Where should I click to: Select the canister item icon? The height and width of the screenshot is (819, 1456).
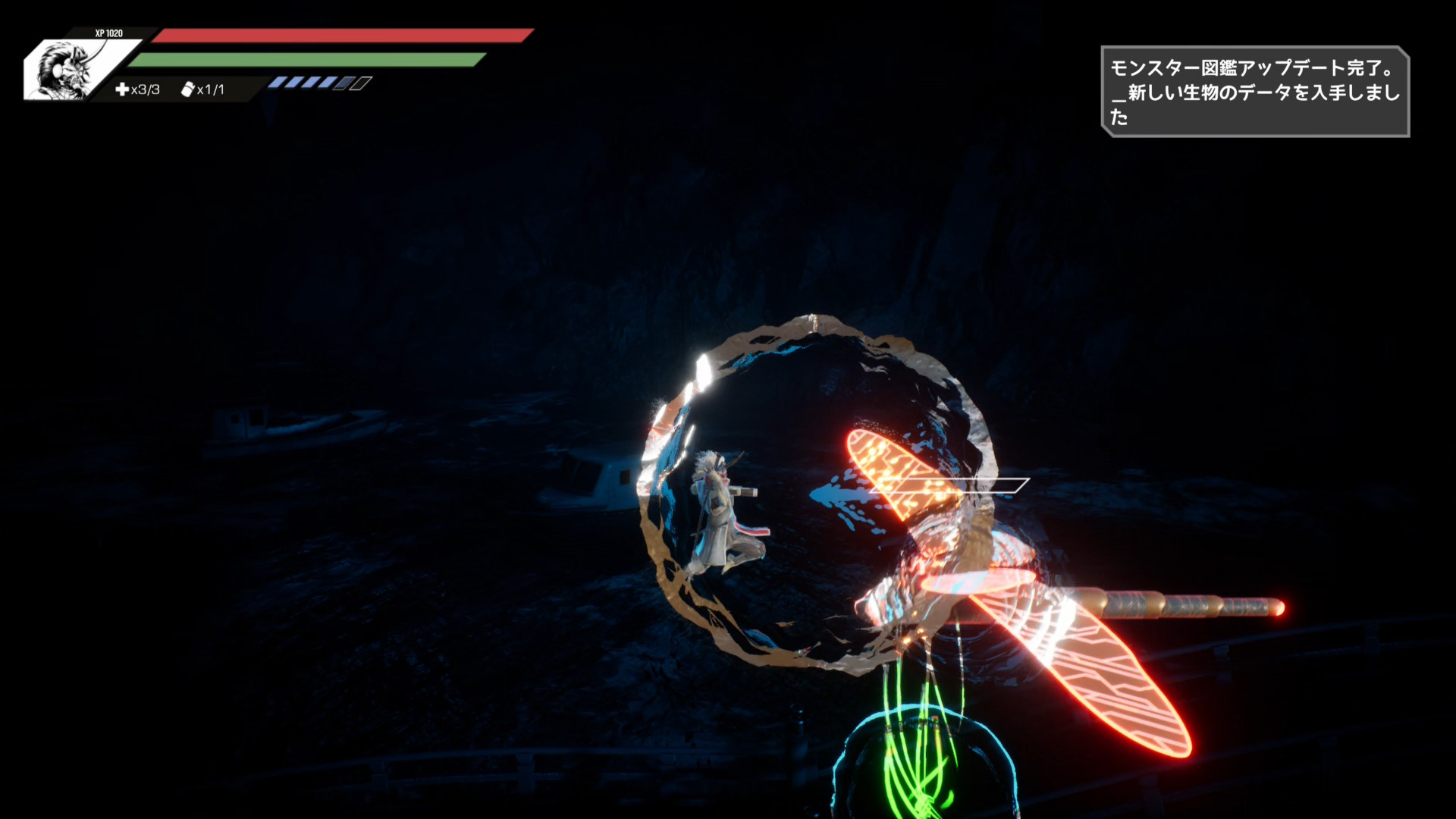pyautogui.click(x=187, y=89)
